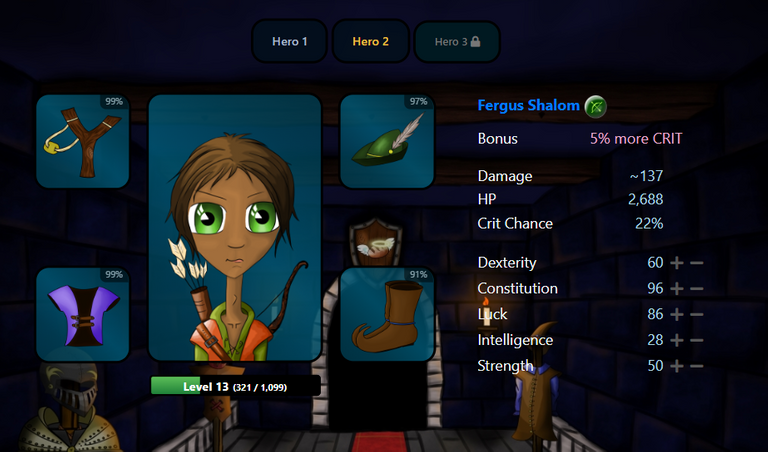Subtract a point from Intelligence

697,341
